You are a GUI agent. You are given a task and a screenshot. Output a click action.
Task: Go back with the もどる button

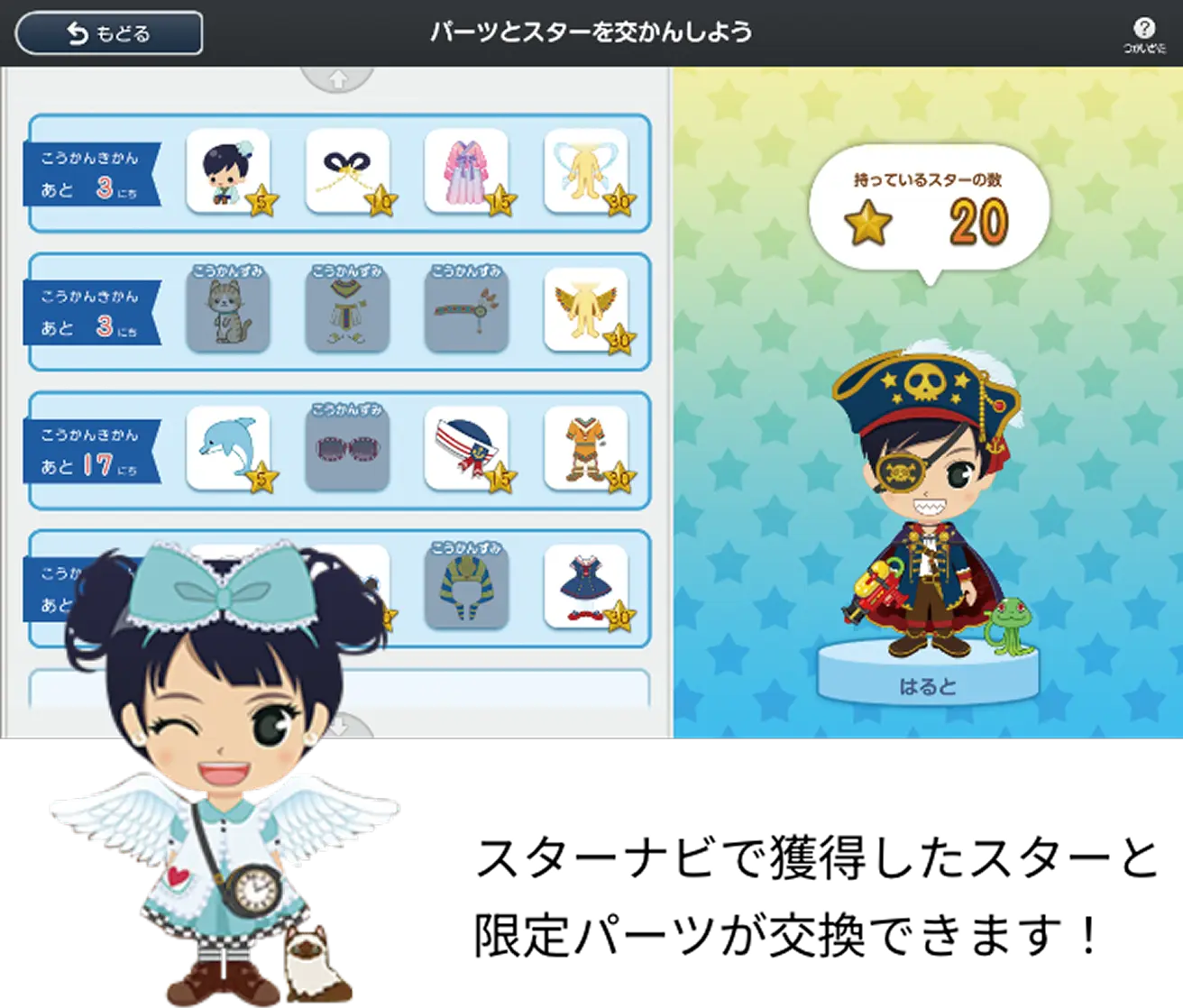tap(109, 33)
